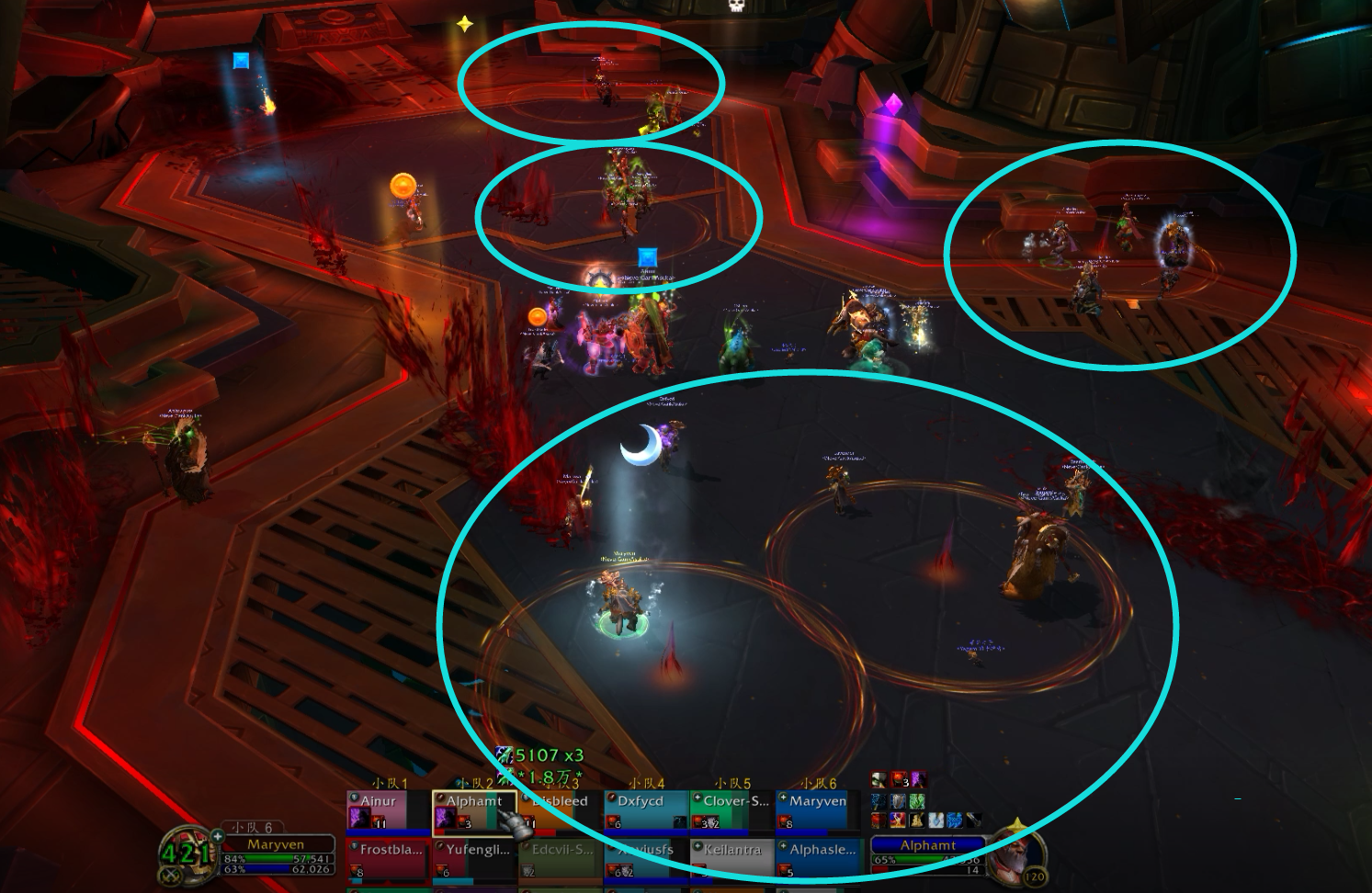
Task: Click the player portrait showing 421
Action: (186, 853)
